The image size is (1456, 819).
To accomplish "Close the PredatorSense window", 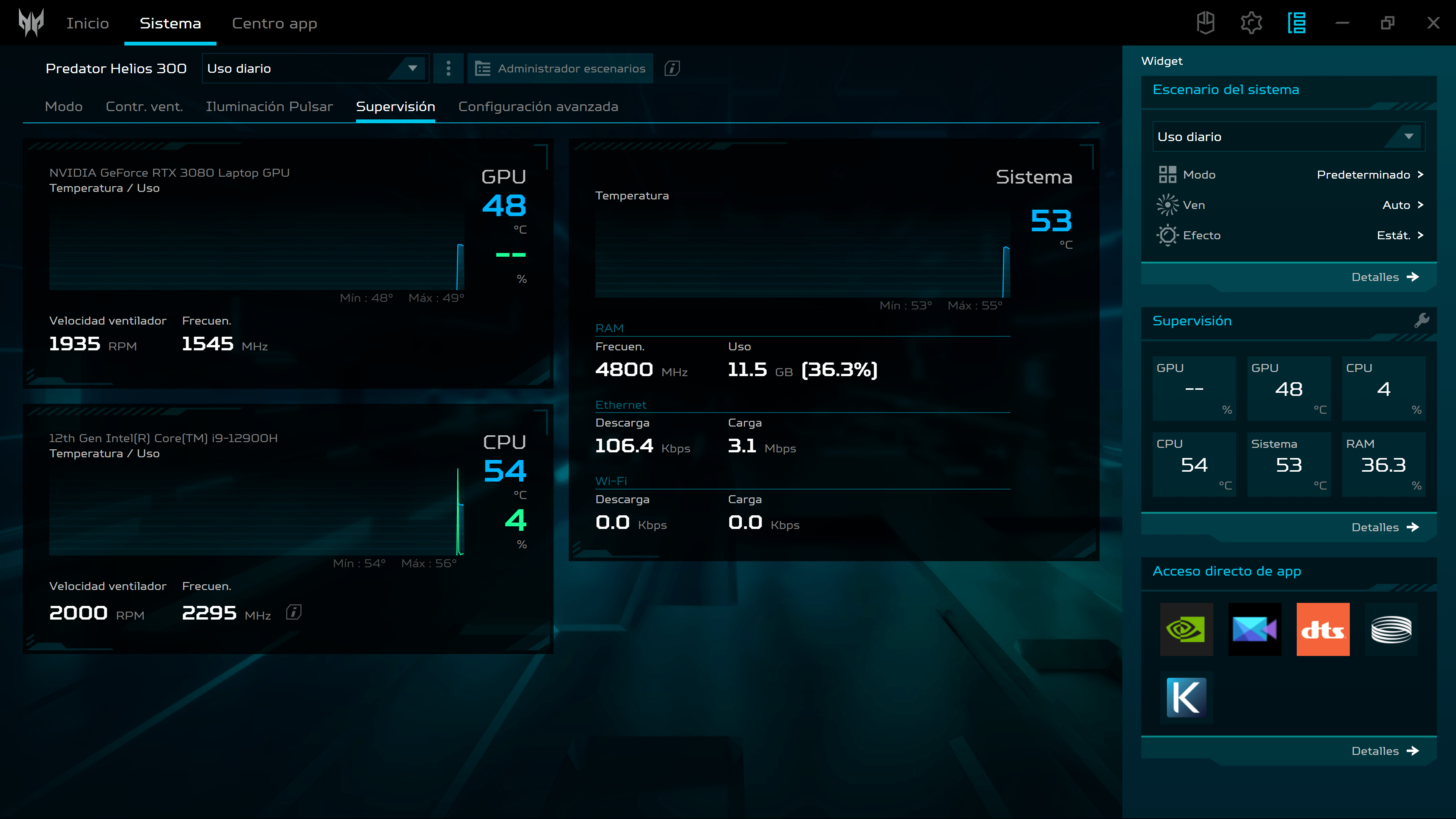I will pyautogui.click(x=1433, y=23).
